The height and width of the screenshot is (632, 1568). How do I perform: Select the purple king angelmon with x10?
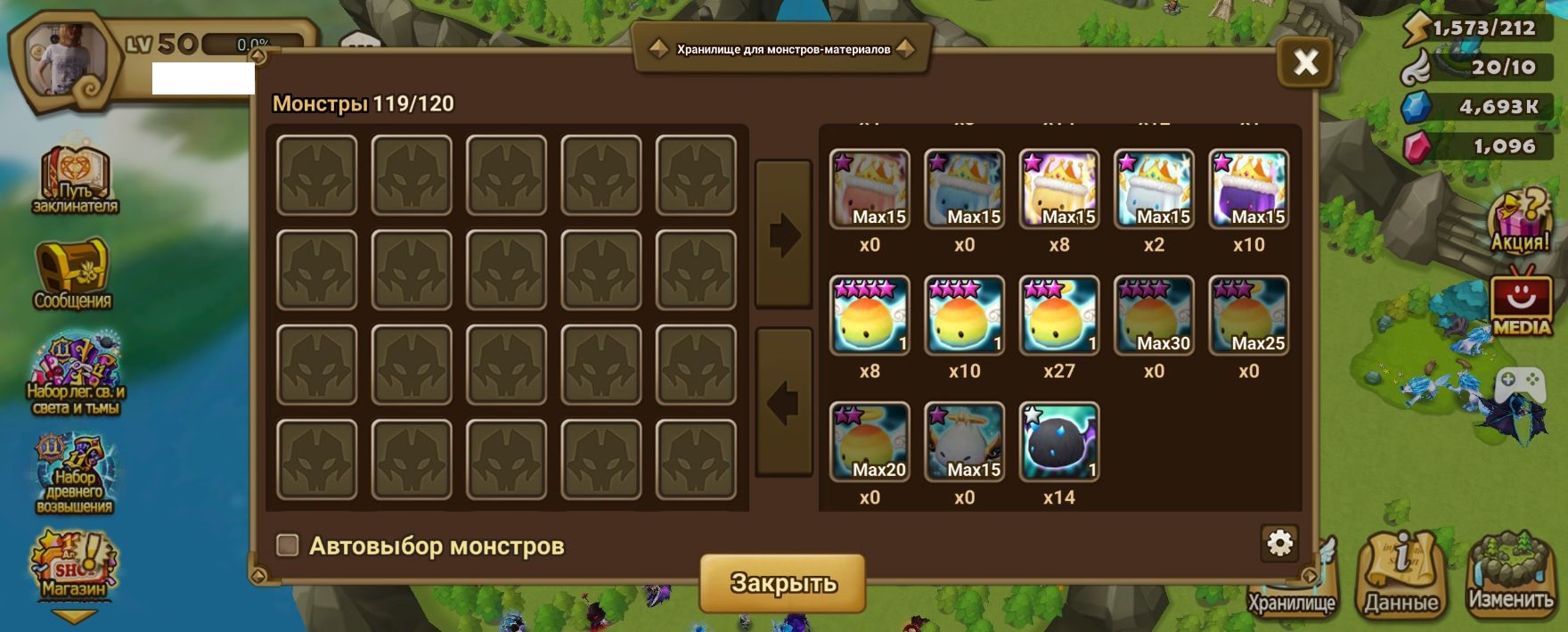[1248, 189]
